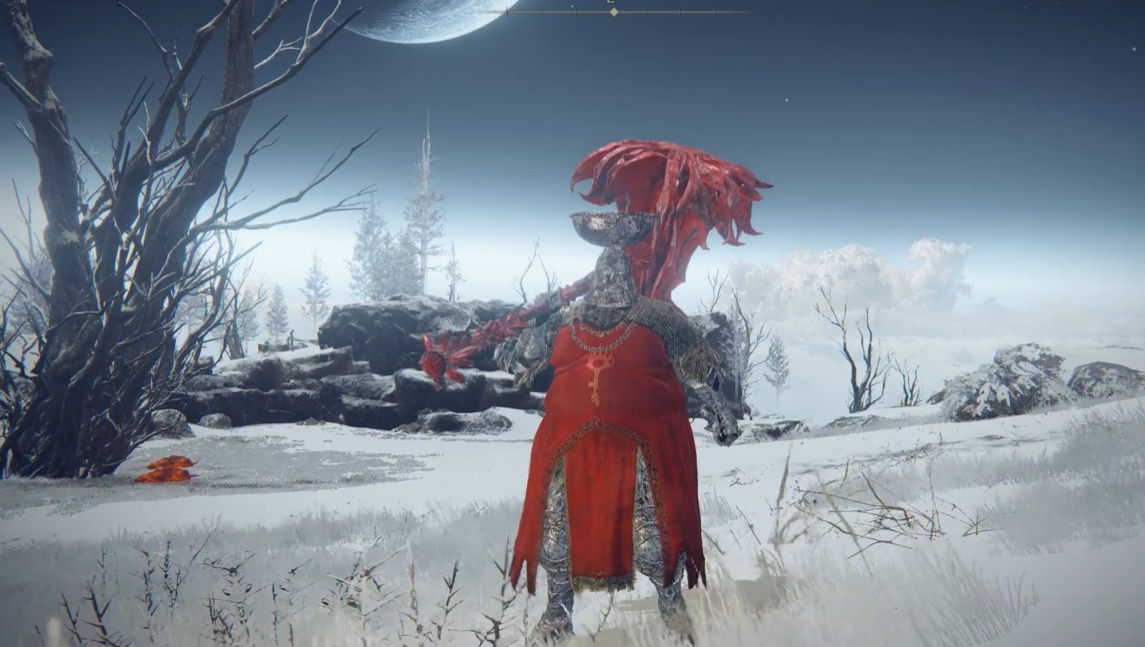This screenshot has height=647, width=1145.
Task: Click the compass bar's diamond marker
Action: (613, 12)
